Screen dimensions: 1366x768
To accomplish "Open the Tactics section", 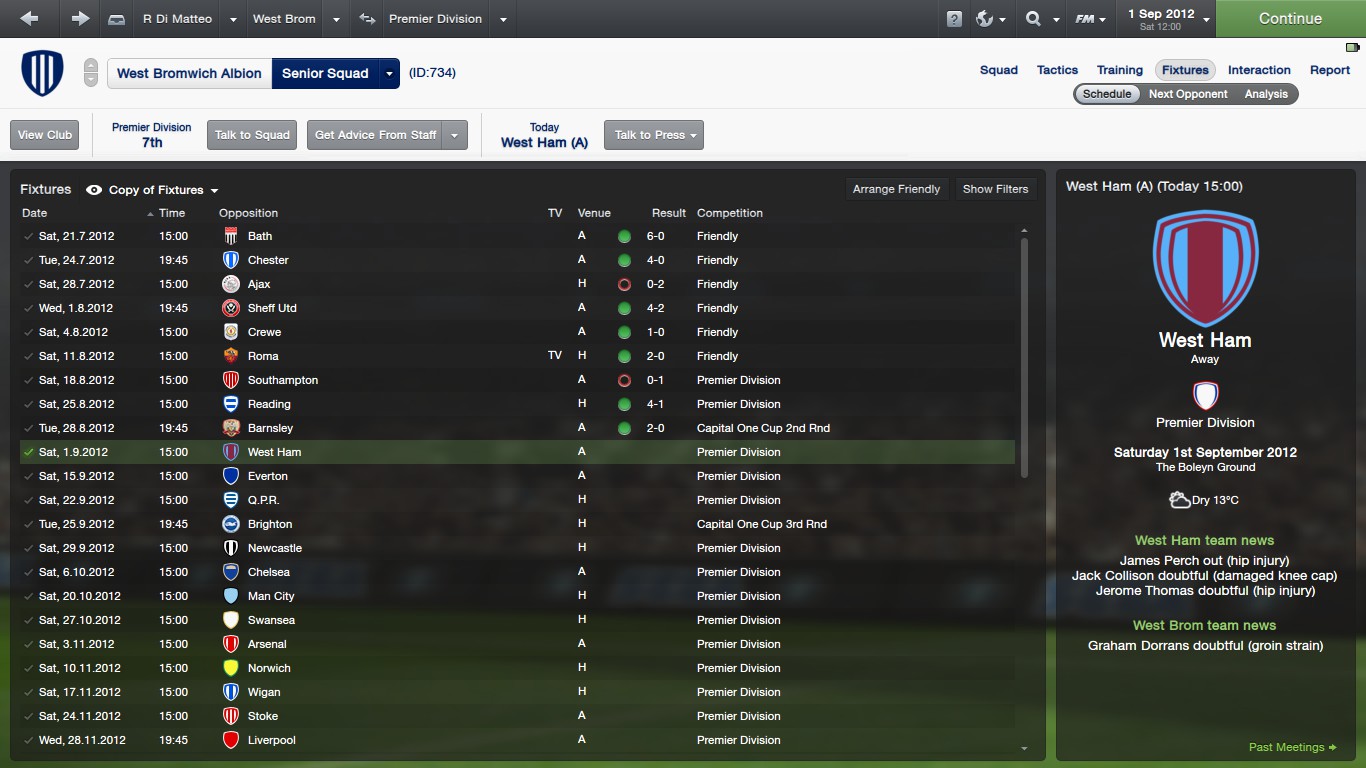I will [1057, 70].
